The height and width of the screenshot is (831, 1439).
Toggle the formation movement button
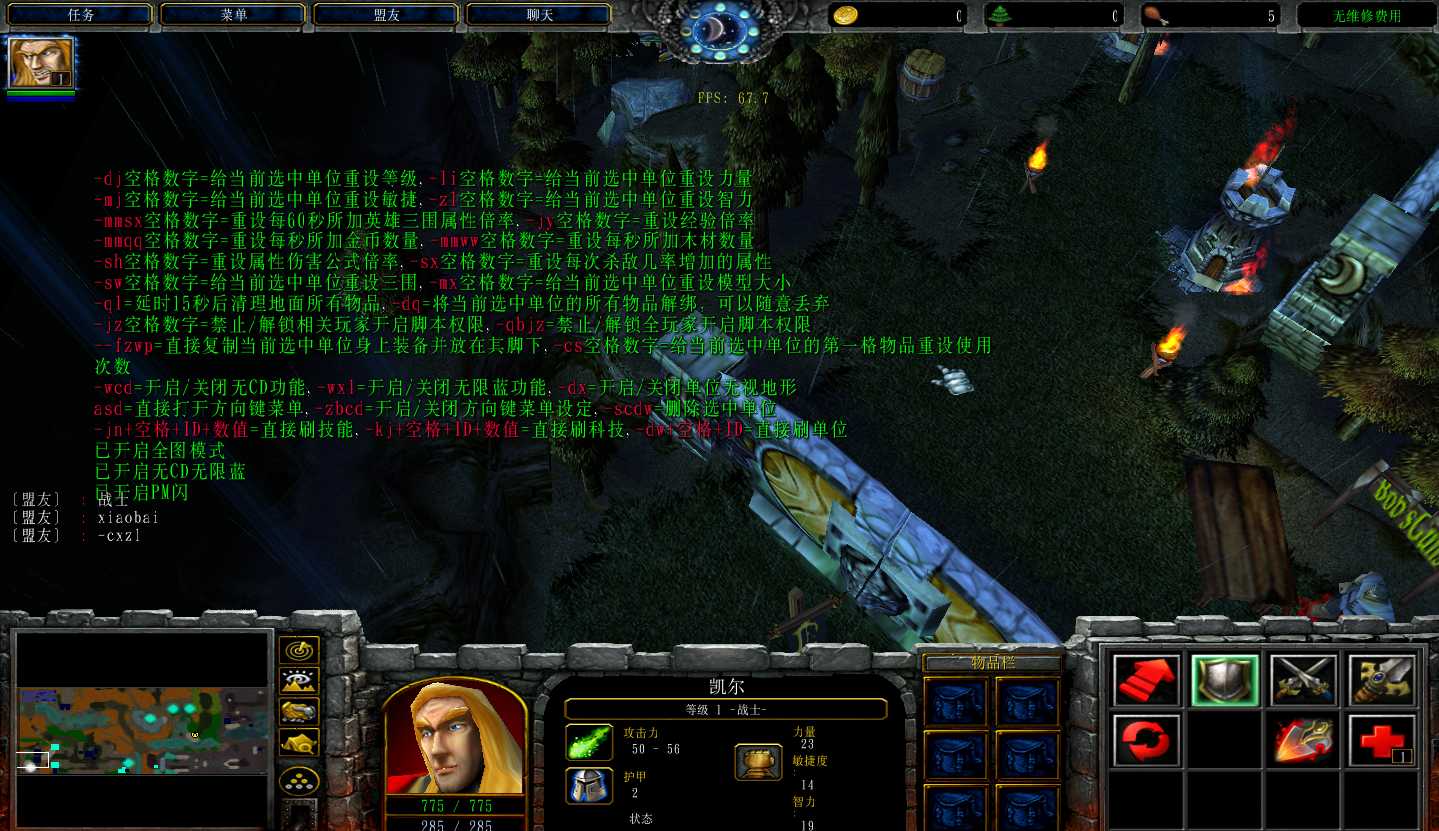[x=299, y=780]
